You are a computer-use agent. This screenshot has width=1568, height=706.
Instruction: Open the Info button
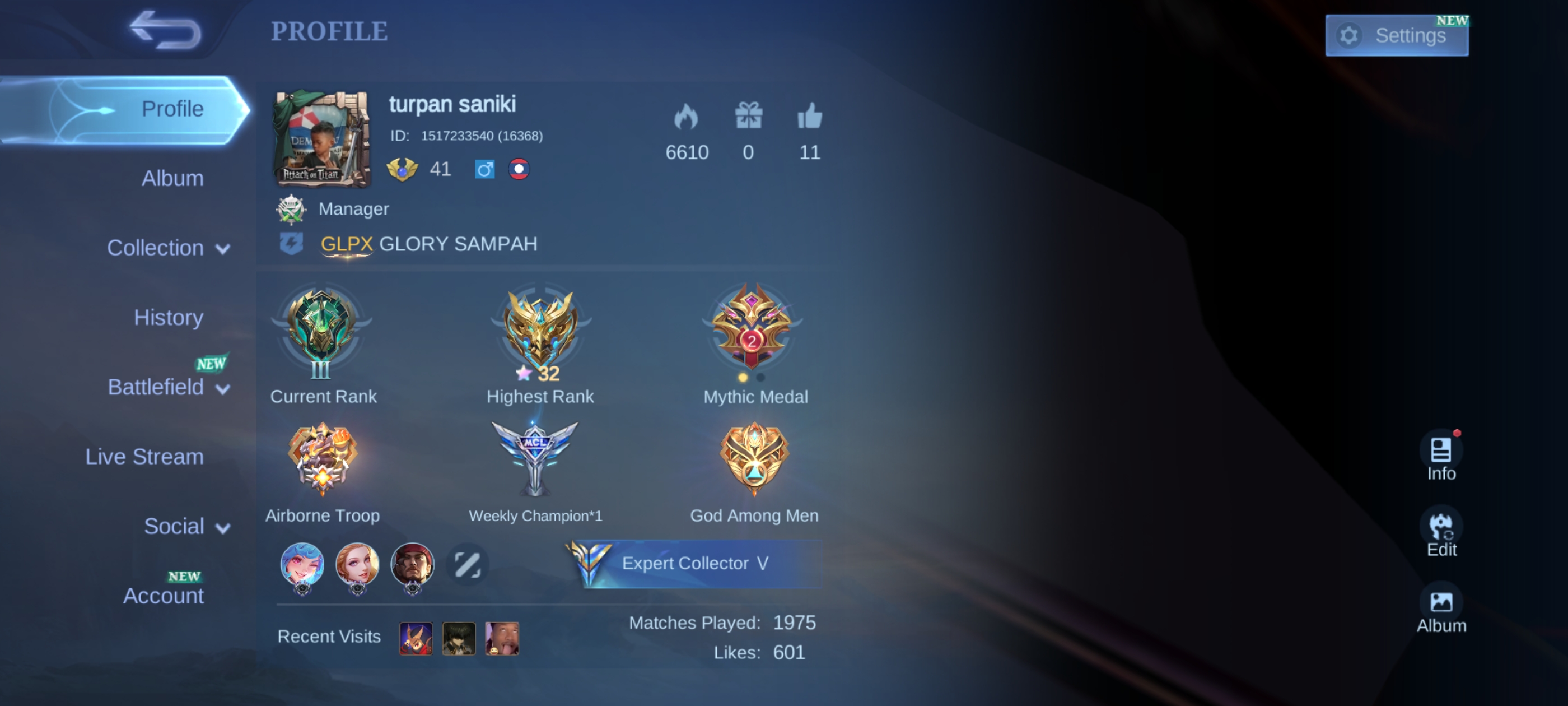[x=1440, y=457]
